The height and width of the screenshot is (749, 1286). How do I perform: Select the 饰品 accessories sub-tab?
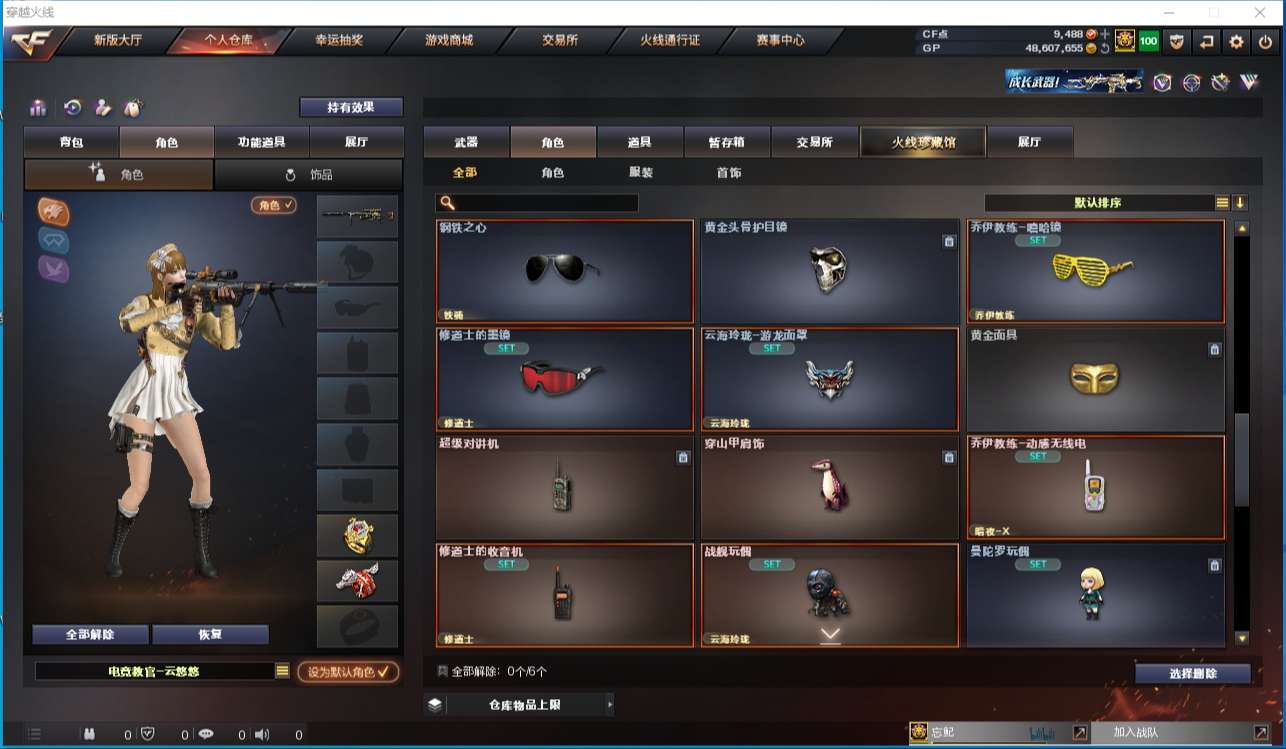pos(309,175)
